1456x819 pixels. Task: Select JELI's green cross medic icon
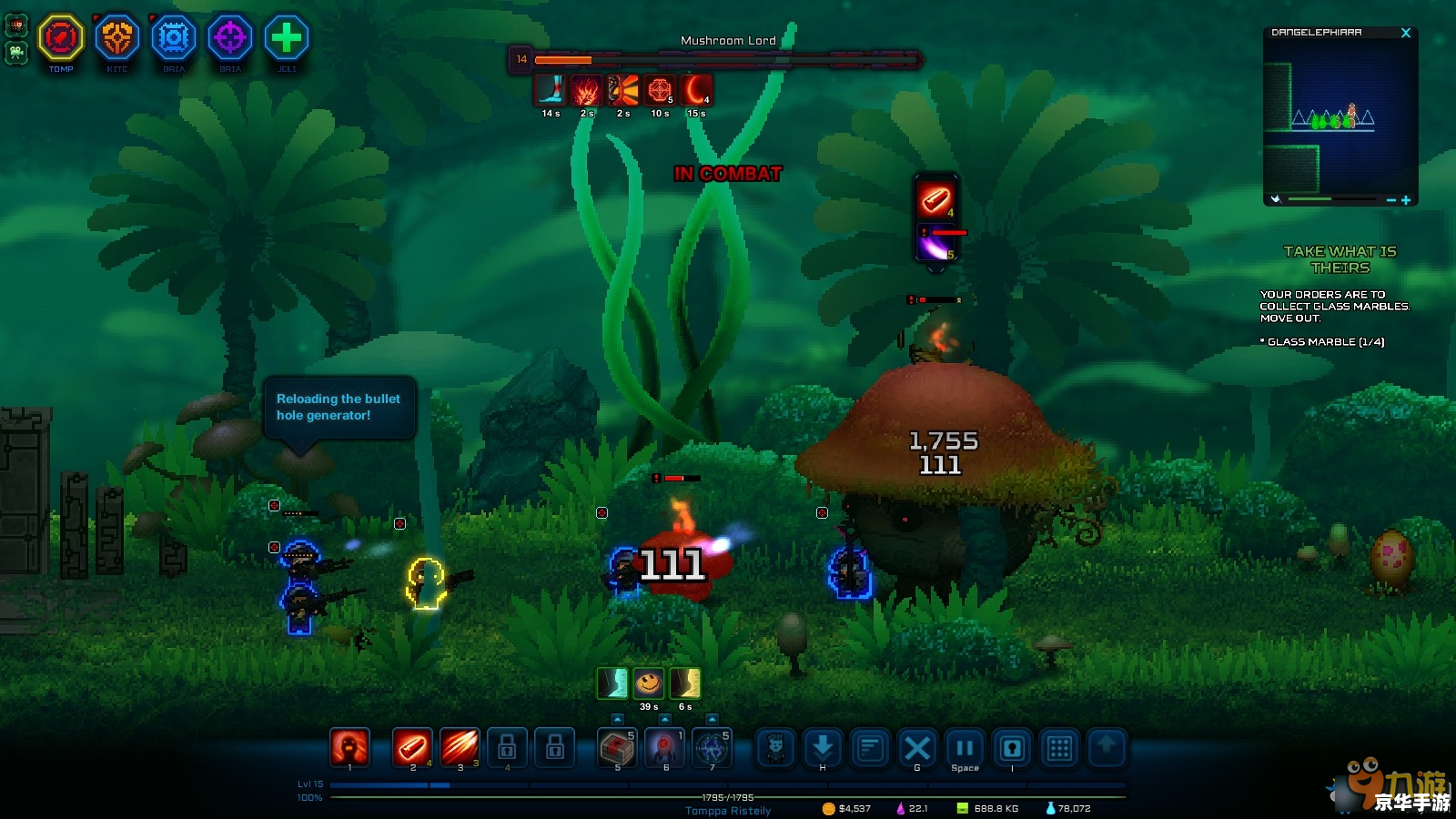pyautogui.click(x=287, y=38)
